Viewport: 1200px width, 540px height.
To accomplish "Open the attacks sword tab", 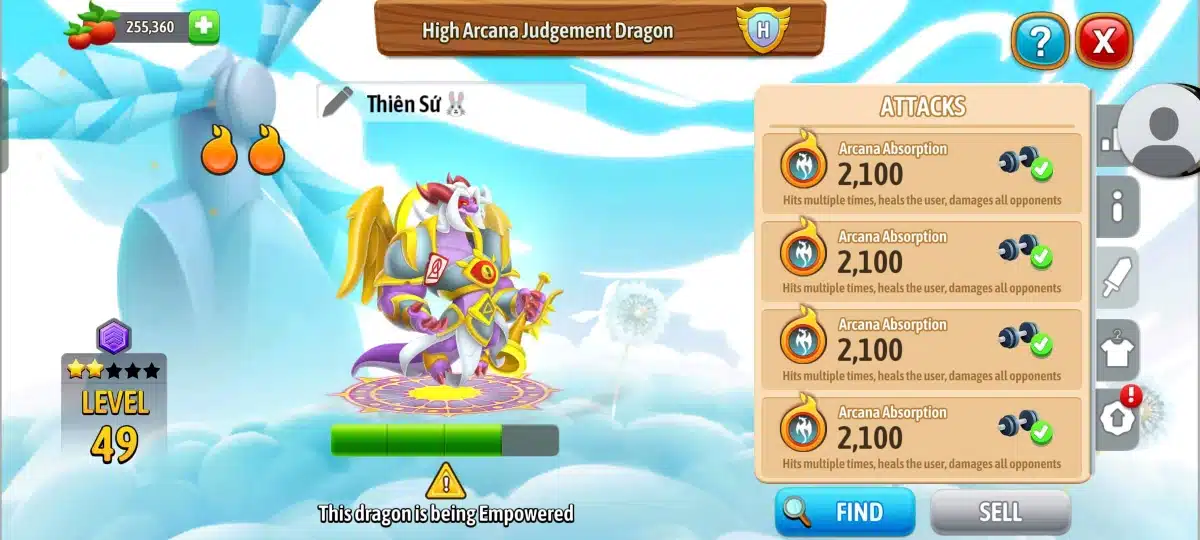I will pyautogui.click(x=1117, y=276).
